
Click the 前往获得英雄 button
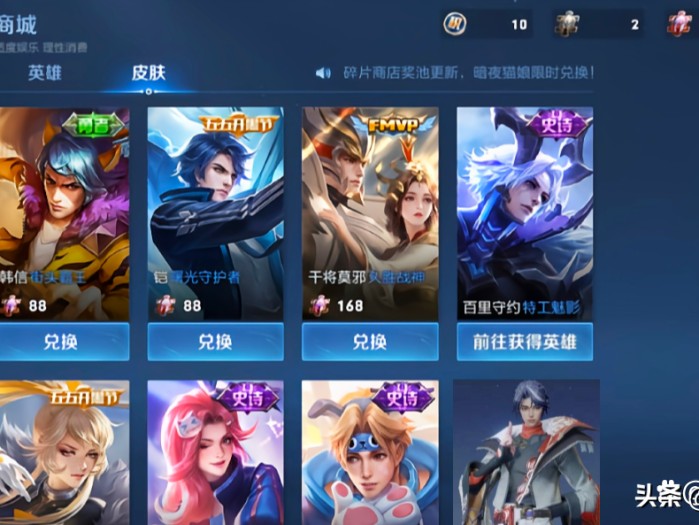click(x=525, y=342)
